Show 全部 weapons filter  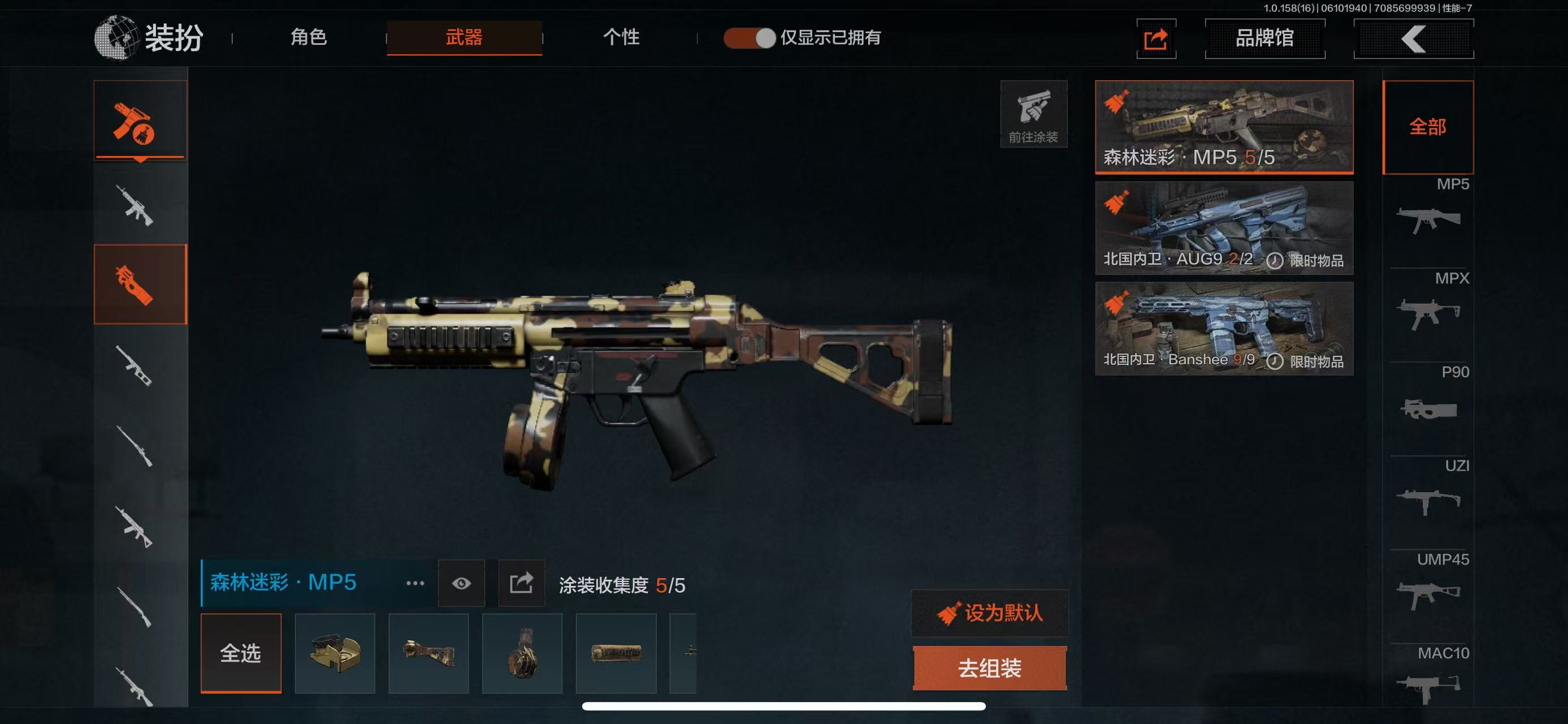coord(1427,127)
